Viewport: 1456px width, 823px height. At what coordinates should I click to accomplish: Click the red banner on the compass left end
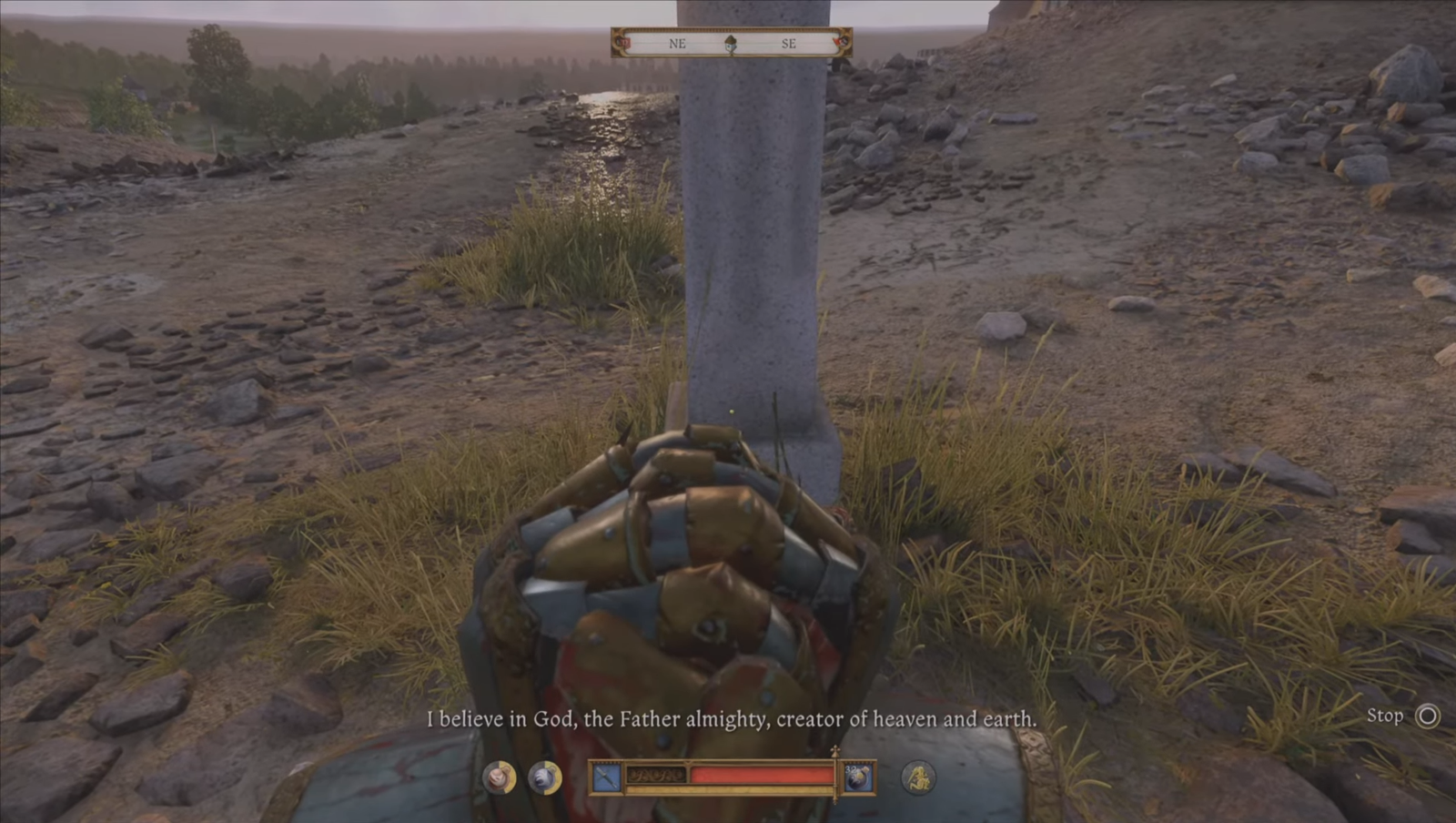622,42
